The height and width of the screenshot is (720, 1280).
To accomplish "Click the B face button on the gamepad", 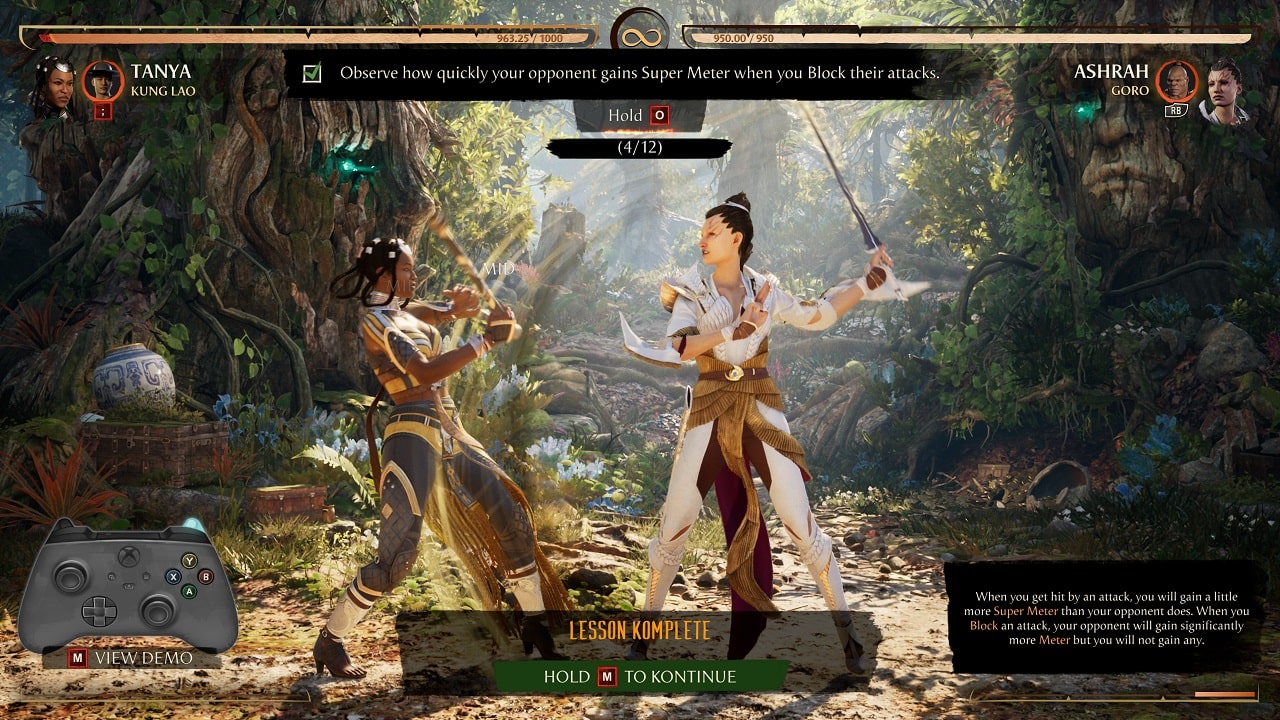I will point(206,576).
